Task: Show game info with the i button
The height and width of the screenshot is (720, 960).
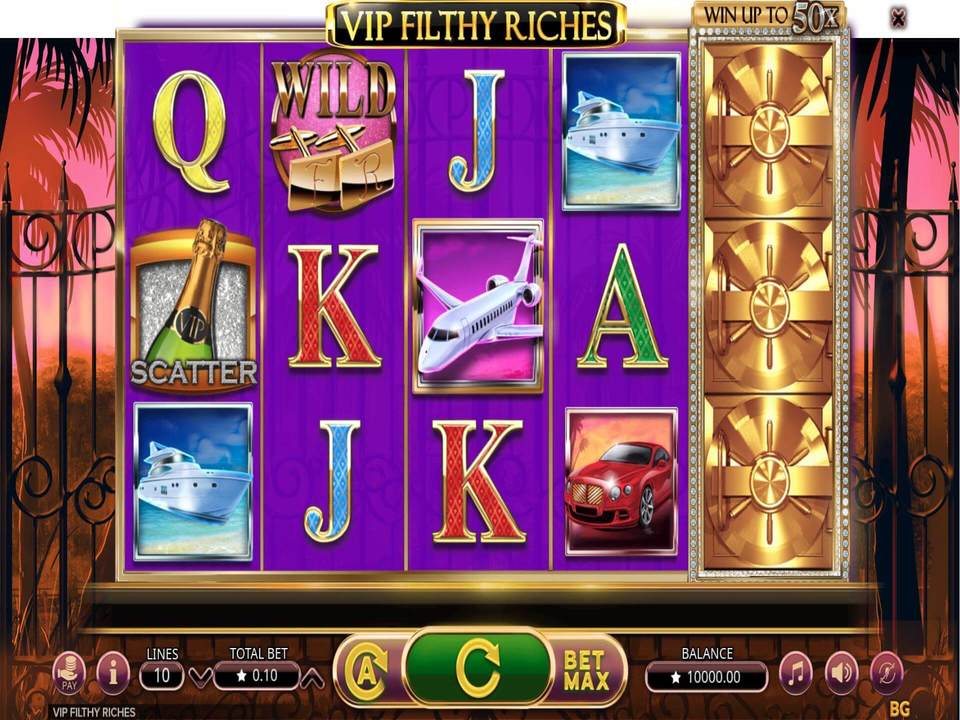Action: 113,674
